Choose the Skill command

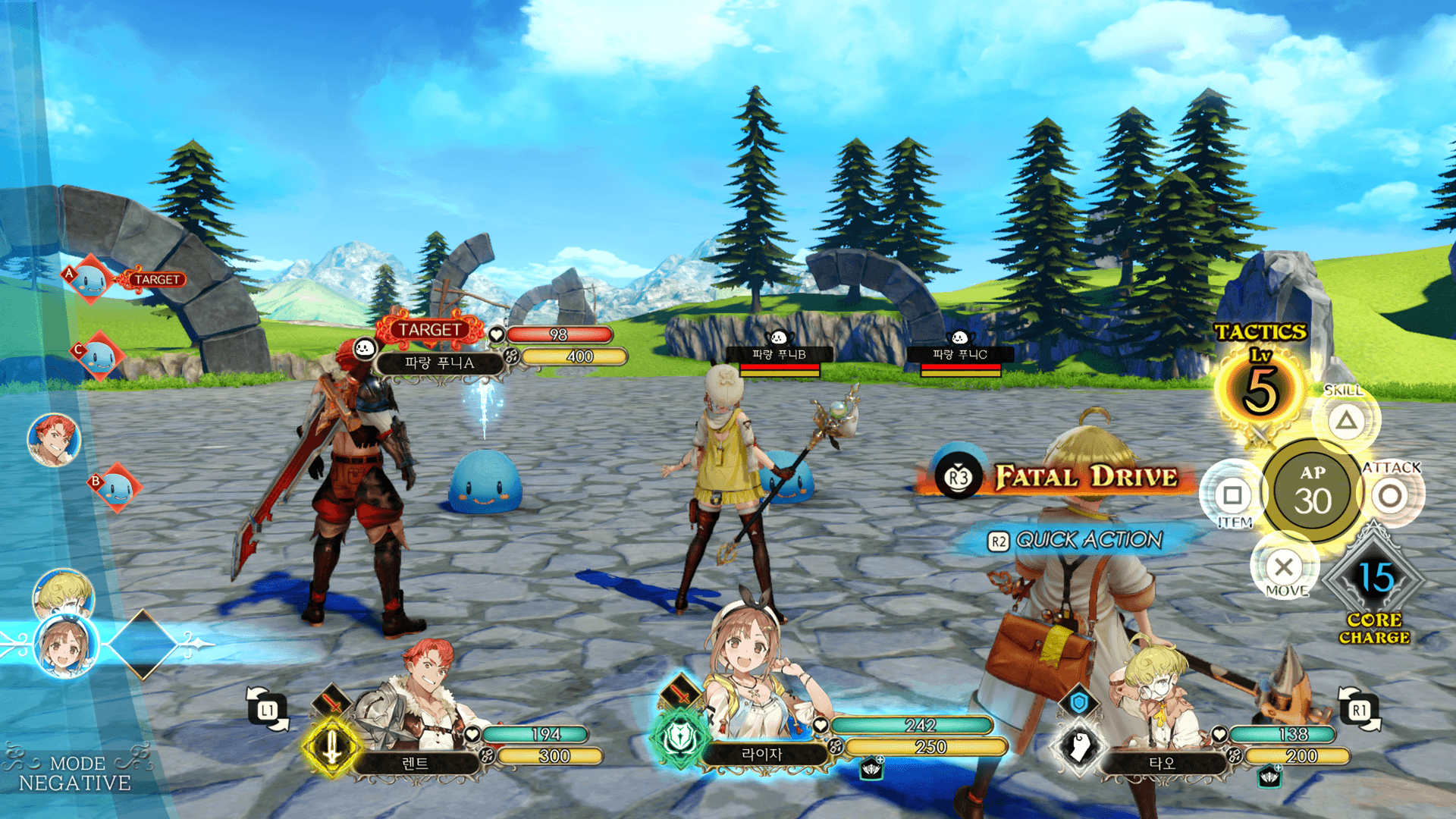pyautogui.click(x=1346, y=420)
